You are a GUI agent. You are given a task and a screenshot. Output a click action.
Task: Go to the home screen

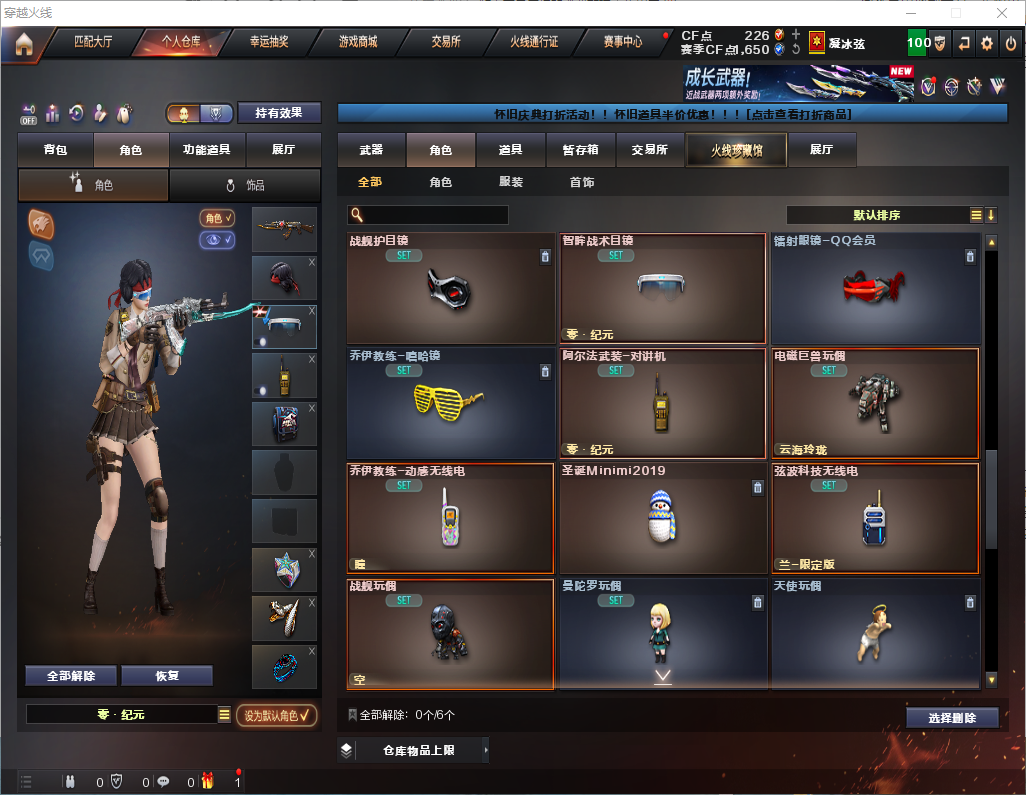[x=23, y=44]
